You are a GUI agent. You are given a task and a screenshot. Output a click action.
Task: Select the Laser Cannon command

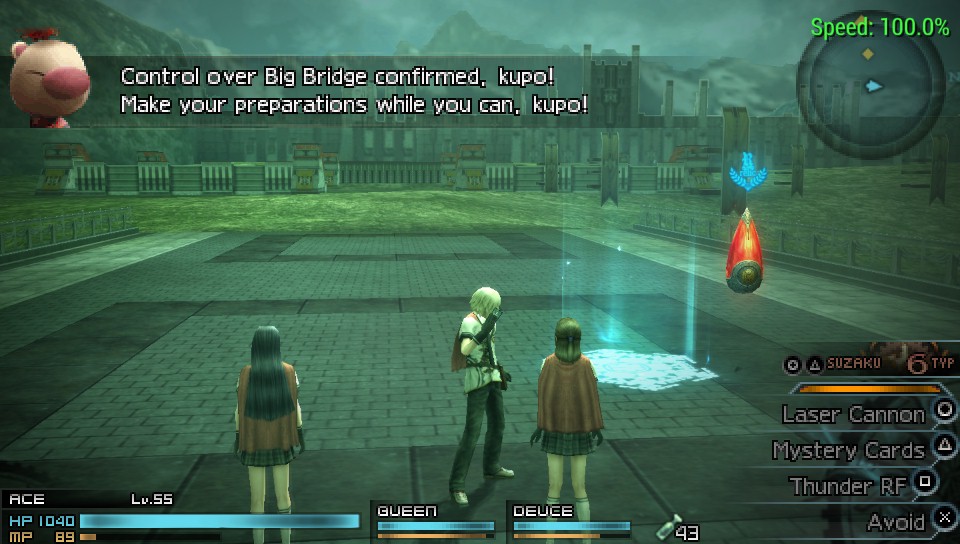pos(853,414)
